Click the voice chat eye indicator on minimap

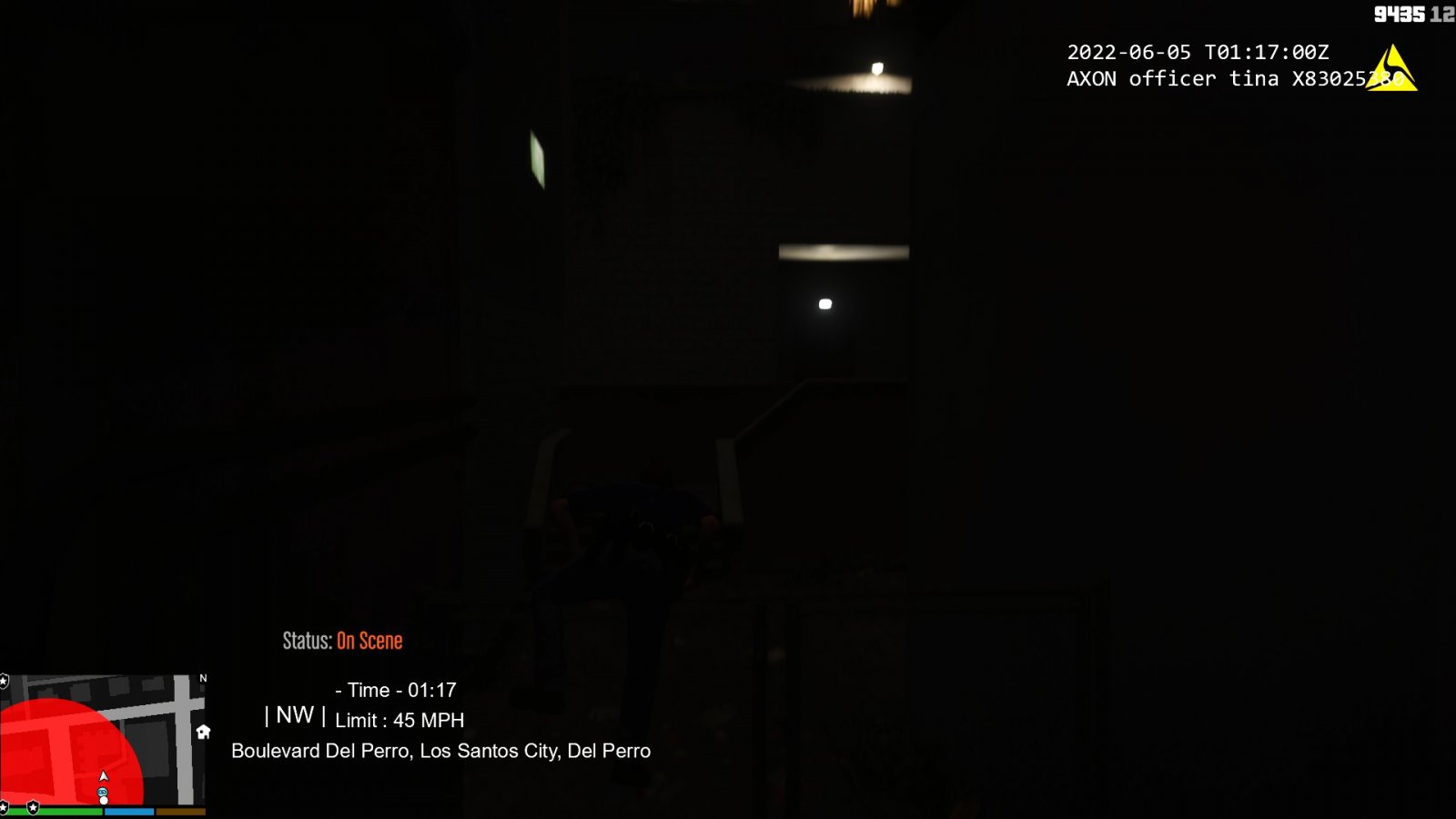click(102, 791)
